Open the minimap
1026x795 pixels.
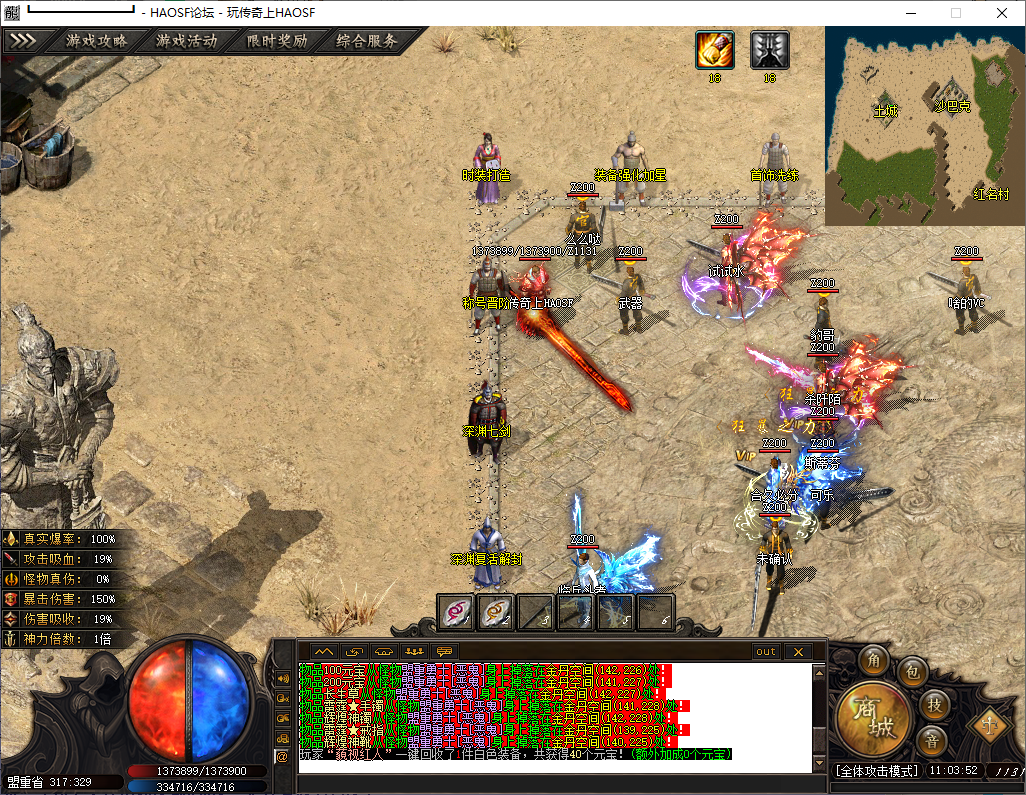(x=924, y=125)
